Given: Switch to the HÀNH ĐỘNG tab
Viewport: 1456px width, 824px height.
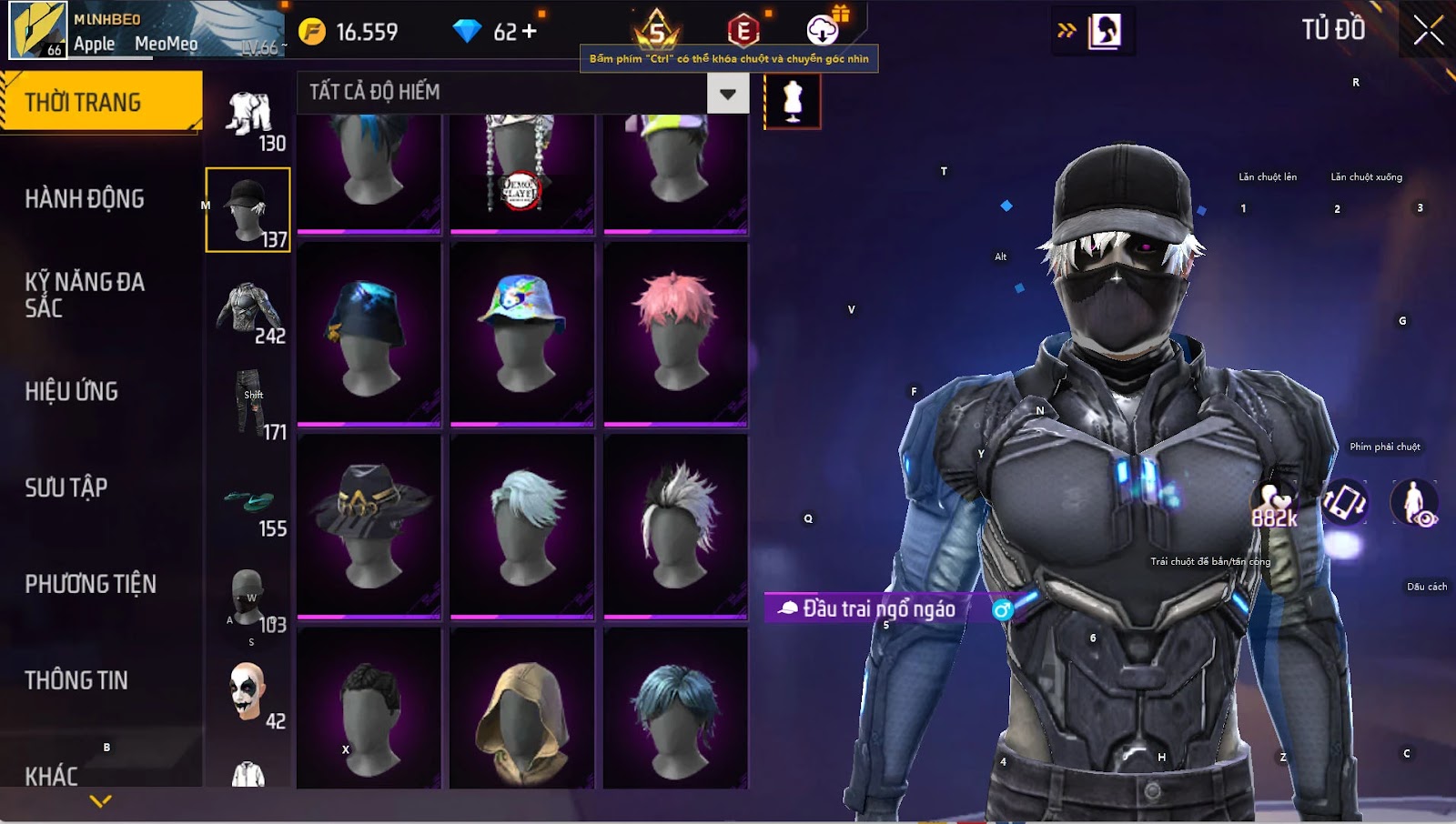Looking at the screenshot, I should tap(85, 198).
